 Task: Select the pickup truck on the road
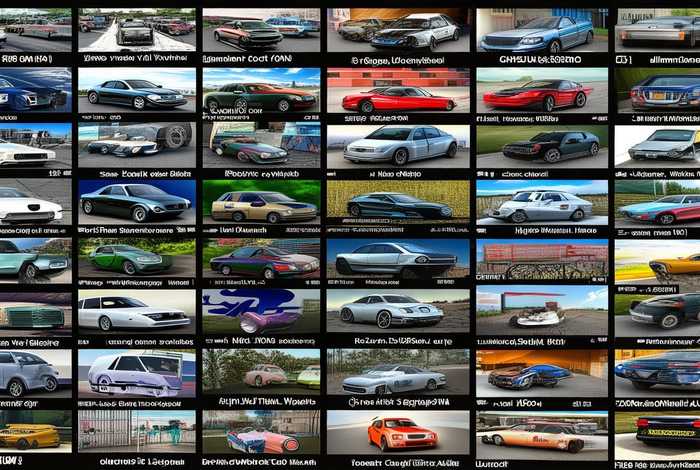pos(135,32)
